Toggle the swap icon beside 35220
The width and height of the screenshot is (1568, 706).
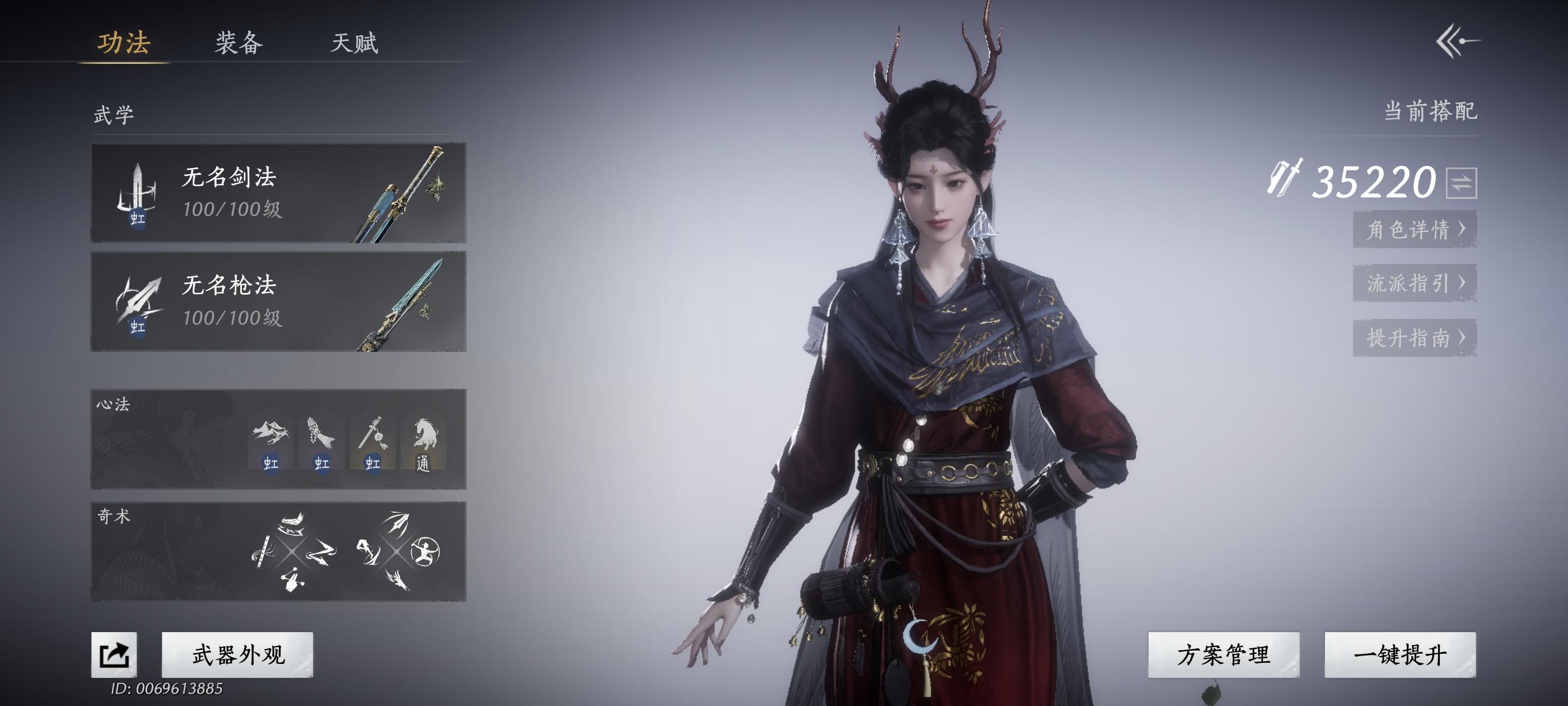click(1462, 183)
